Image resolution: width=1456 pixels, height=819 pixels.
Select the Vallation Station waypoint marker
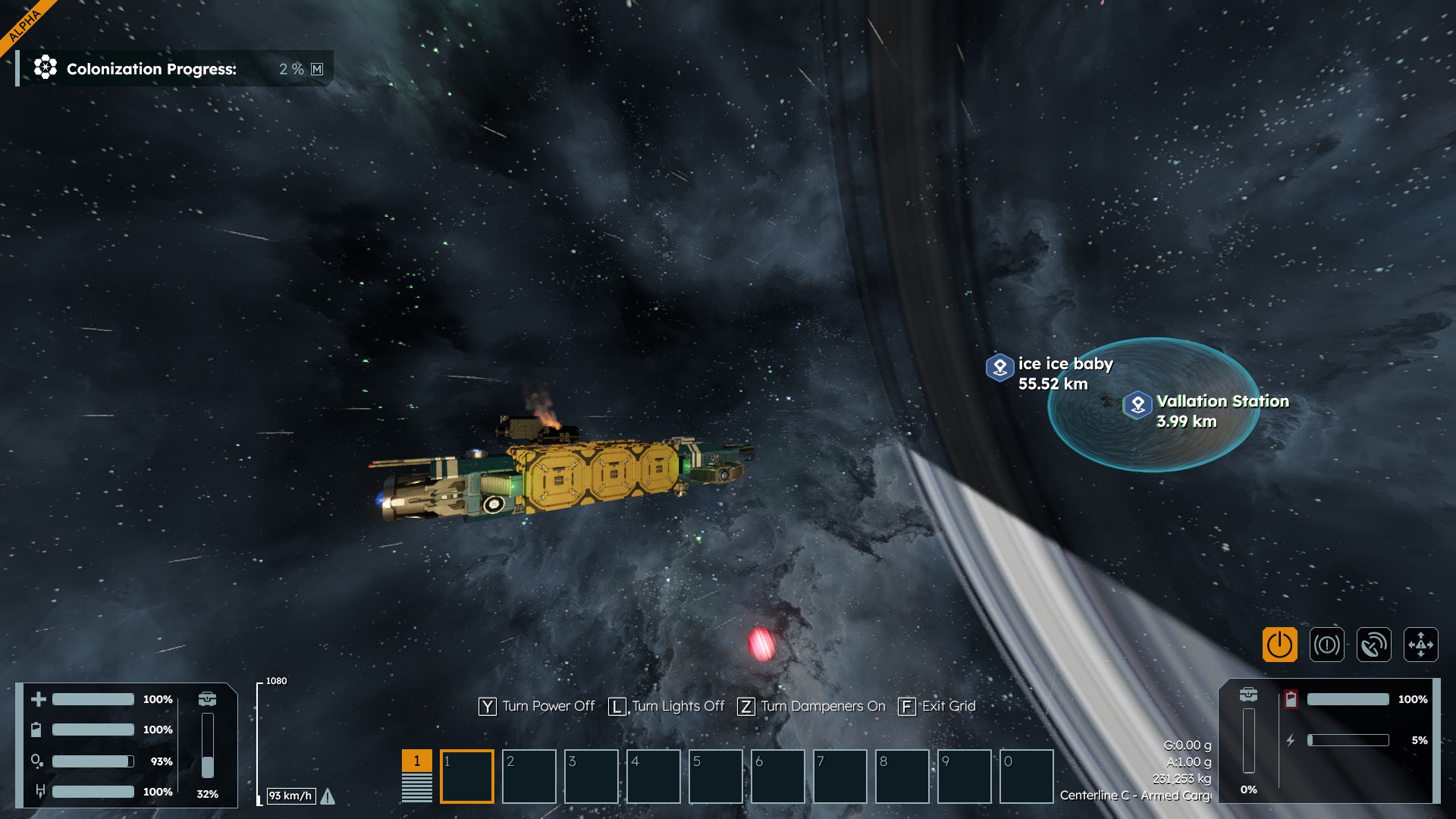click(x=1137, y=405)
